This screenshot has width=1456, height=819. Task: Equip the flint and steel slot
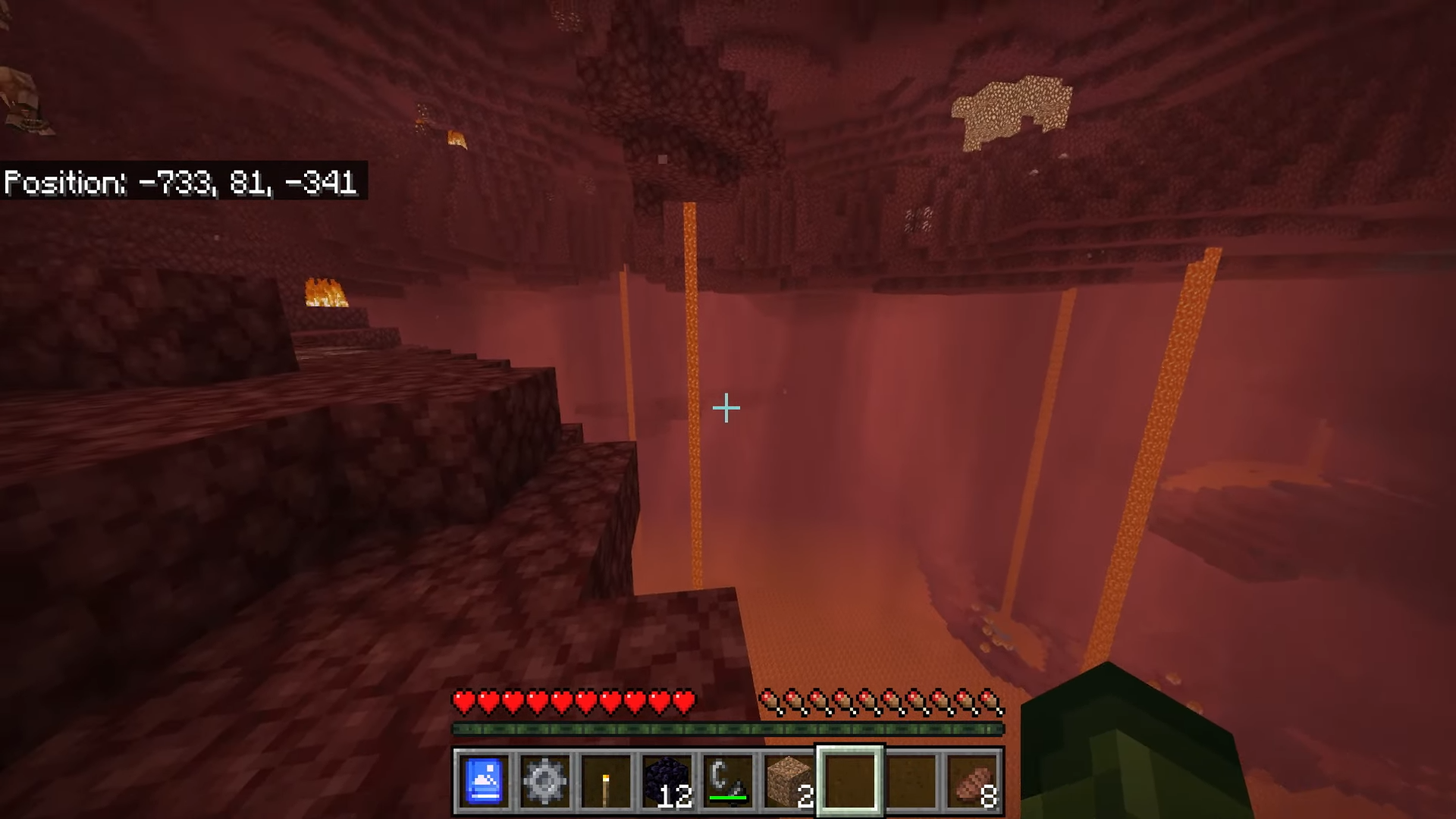tap(728, 781)
